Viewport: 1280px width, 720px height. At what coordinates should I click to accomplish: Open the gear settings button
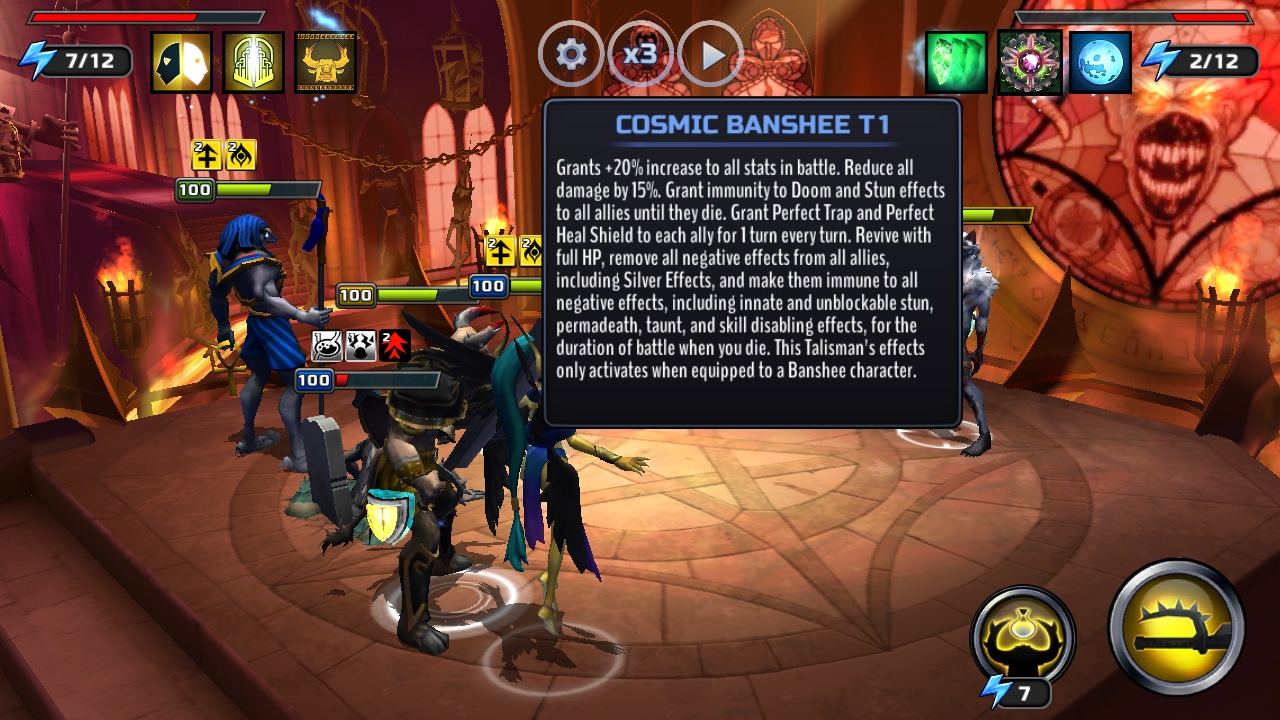571,54
